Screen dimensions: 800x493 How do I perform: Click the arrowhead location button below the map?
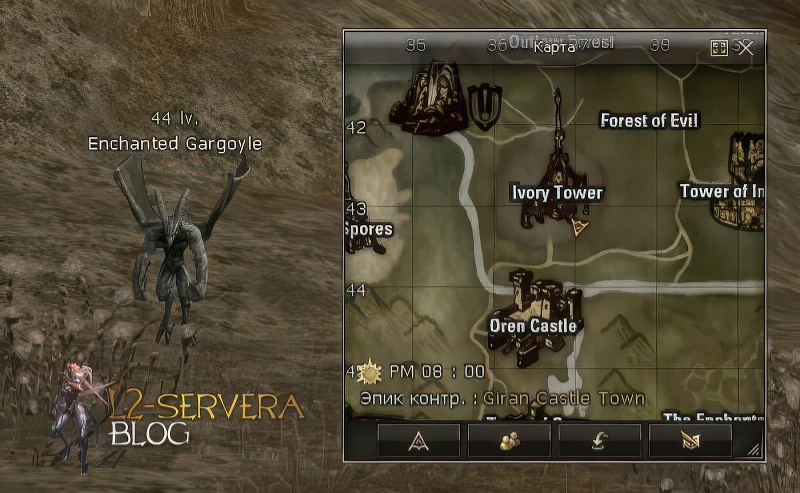click(x=419, y=440)
